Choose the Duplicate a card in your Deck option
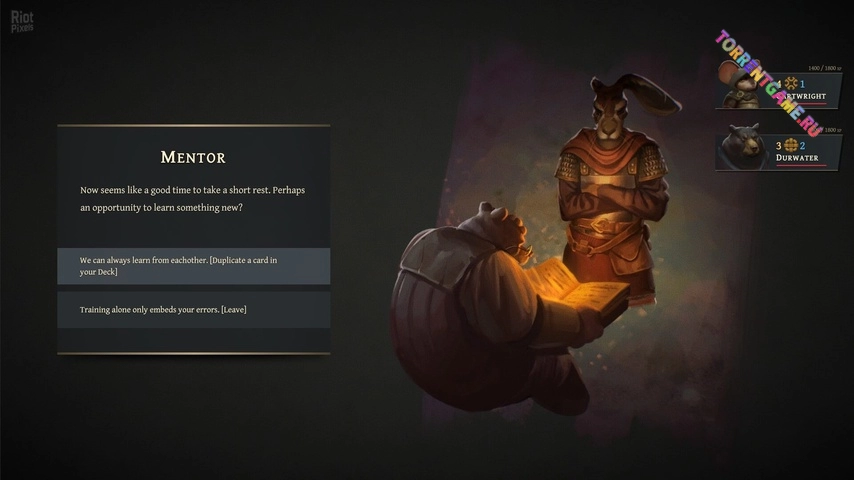Viewport: 854px width, 480px height. coord(193,266)
